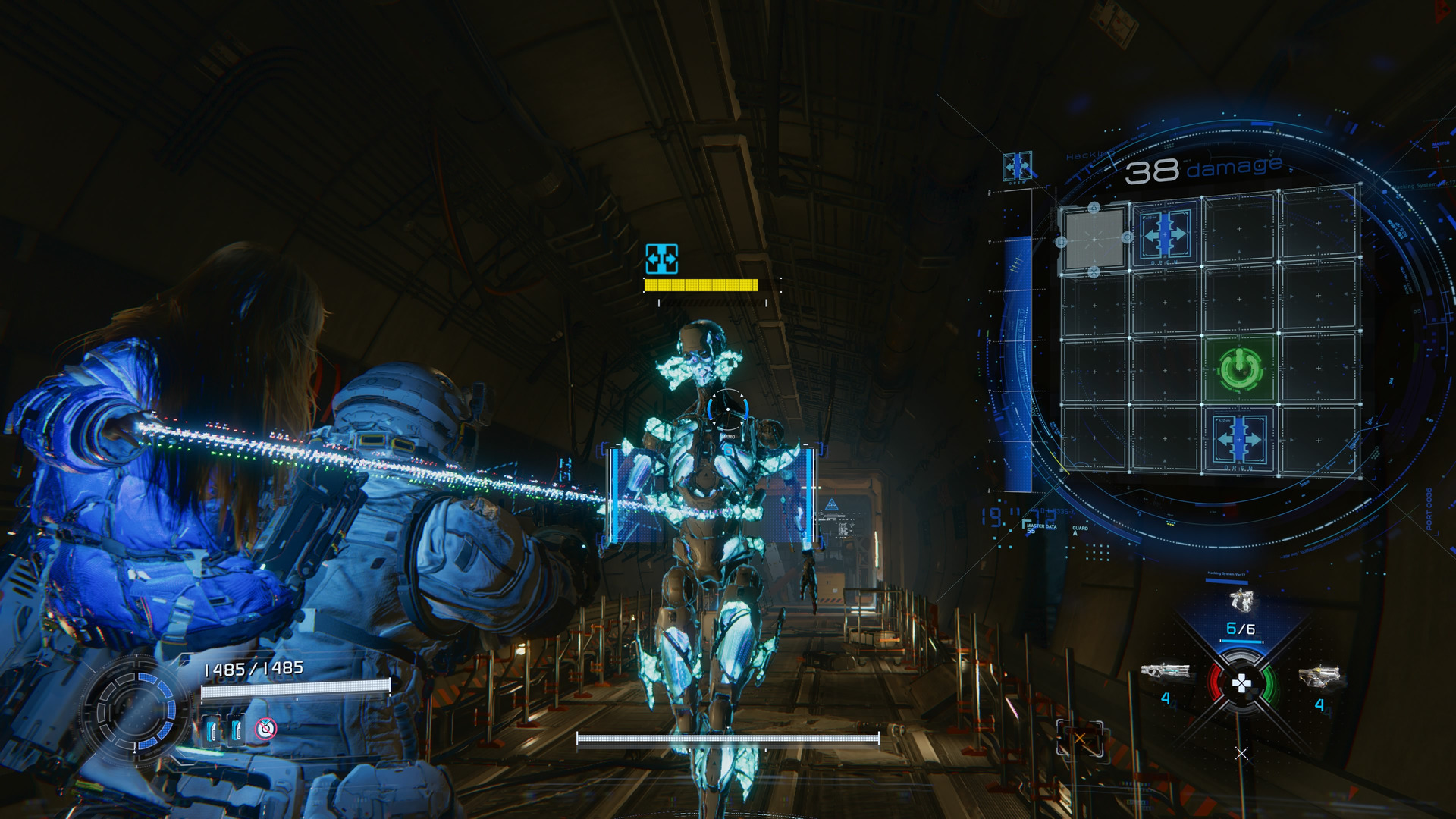
Task: Select the green power node on hacking grid
Action: [x=1241, y=369]
